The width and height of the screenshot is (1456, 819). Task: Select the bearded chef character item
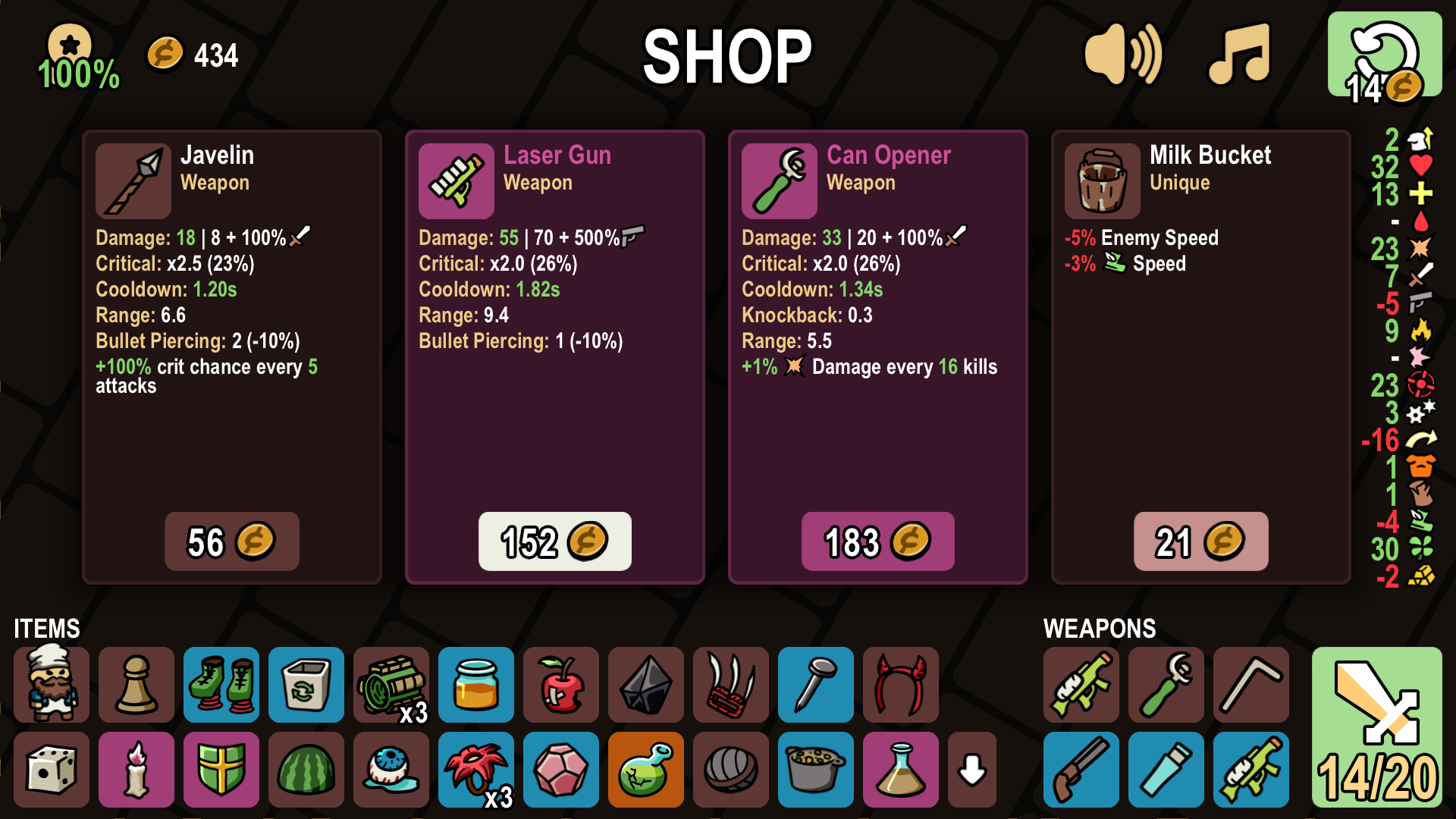click(52, 685)
